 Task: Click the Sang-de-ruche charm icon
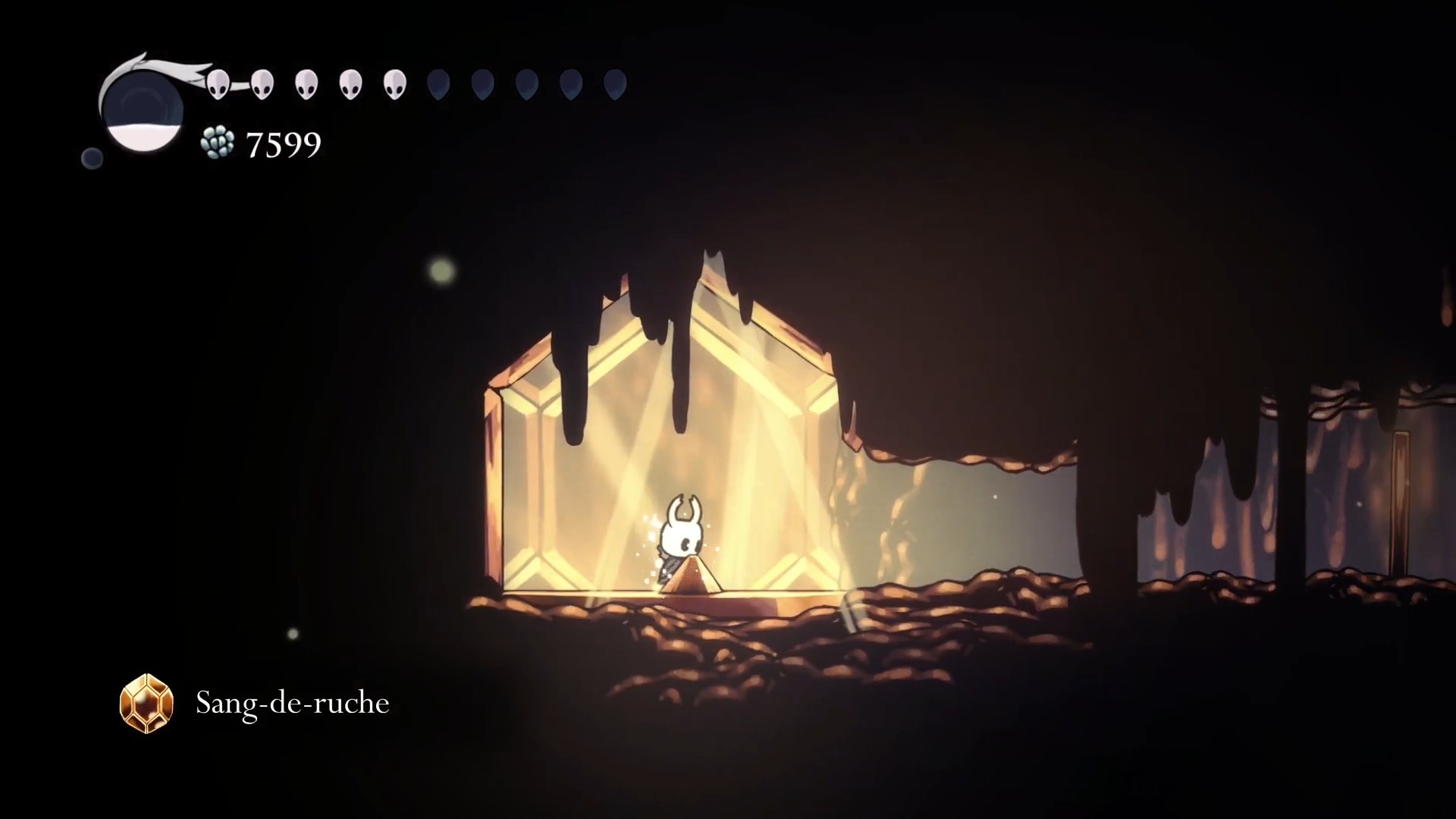pos(146,703)
